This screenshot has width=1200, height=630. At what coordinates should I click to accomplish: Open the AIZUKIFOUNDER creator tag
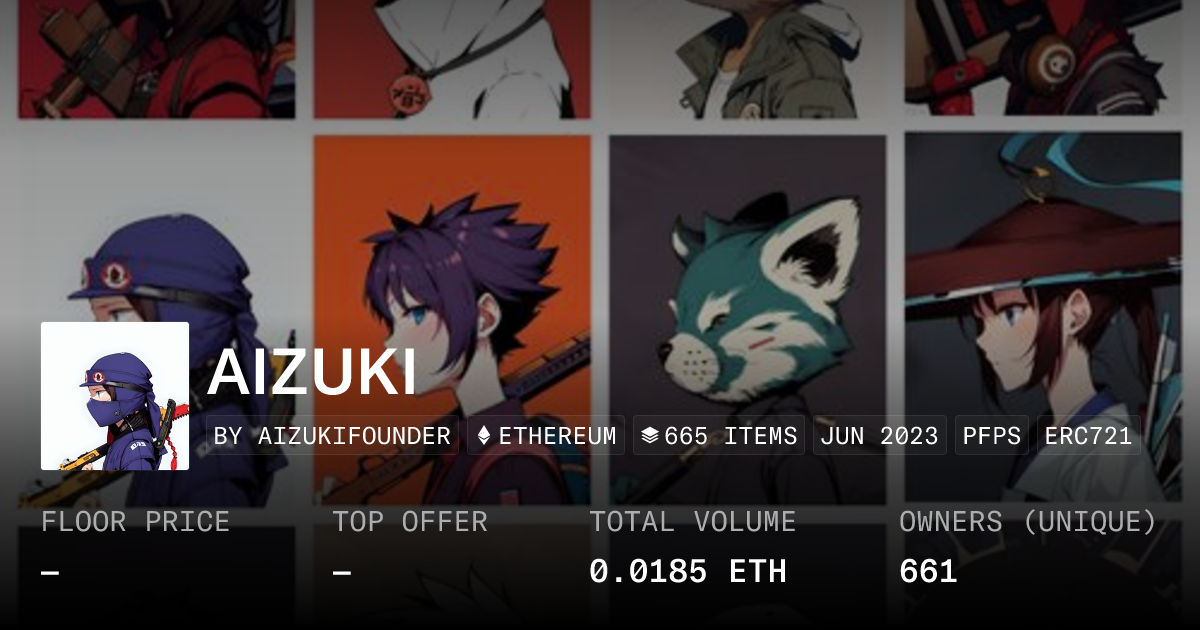coord(332,436)
